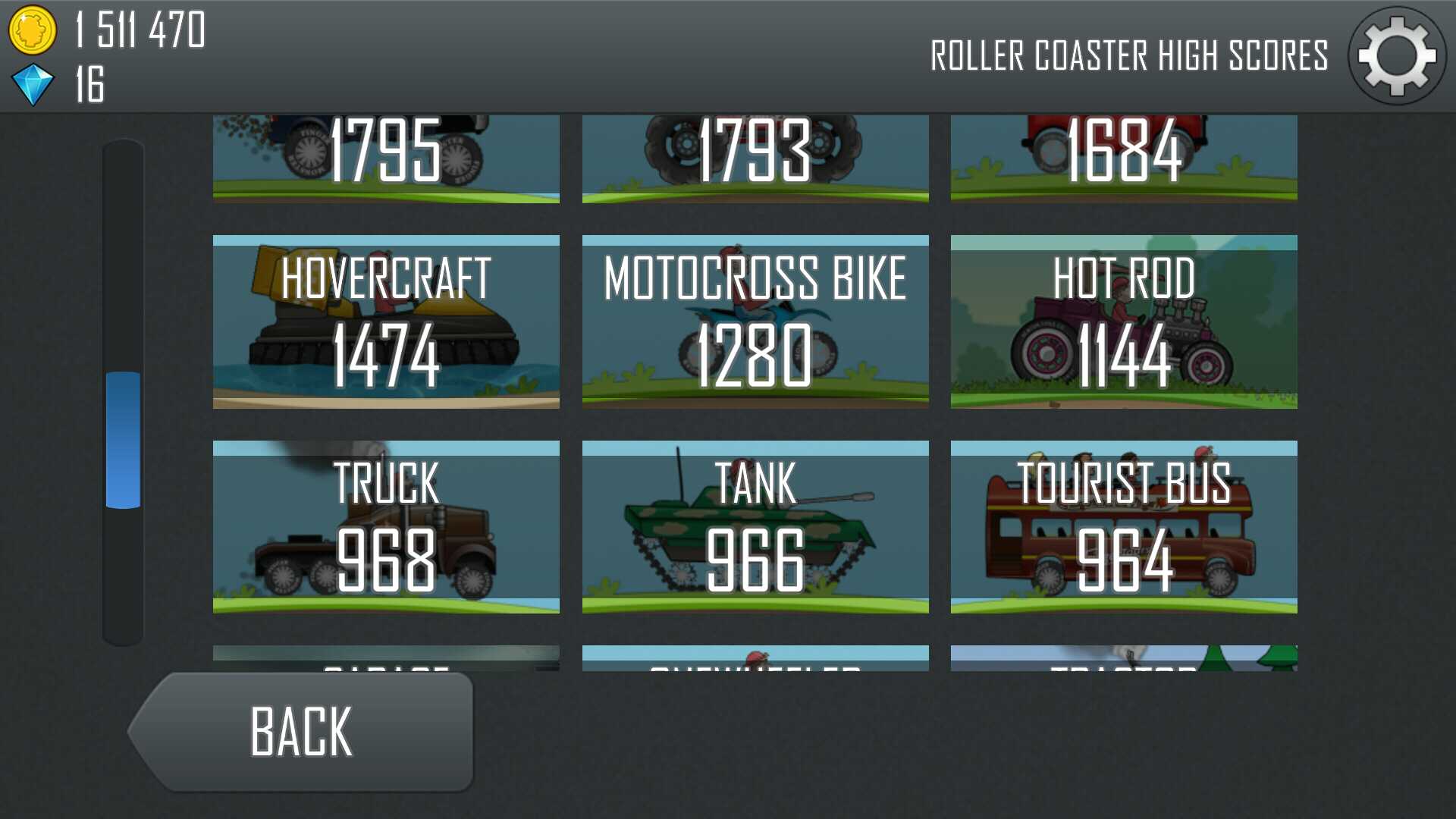Open settings via the gear icon
Image resolution: width=1456 pixels, height=819 pixels.
[x=1397, y=56]
